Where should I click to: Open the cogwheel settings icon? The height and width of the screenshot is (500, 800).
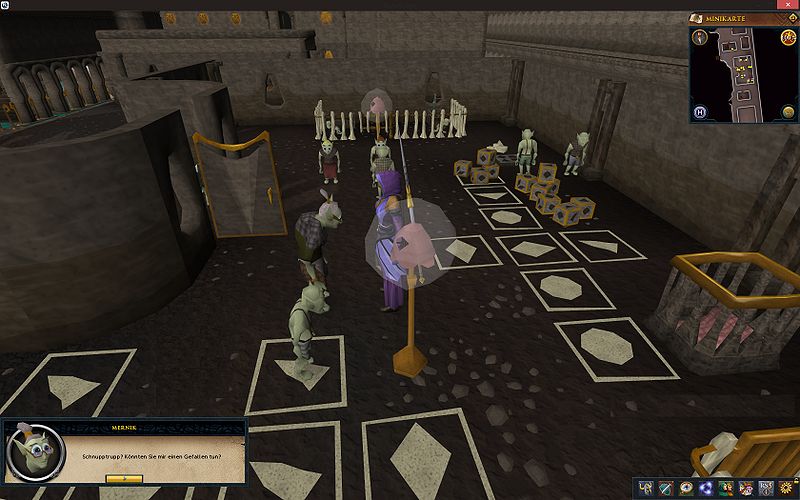[x=786, y=488]
